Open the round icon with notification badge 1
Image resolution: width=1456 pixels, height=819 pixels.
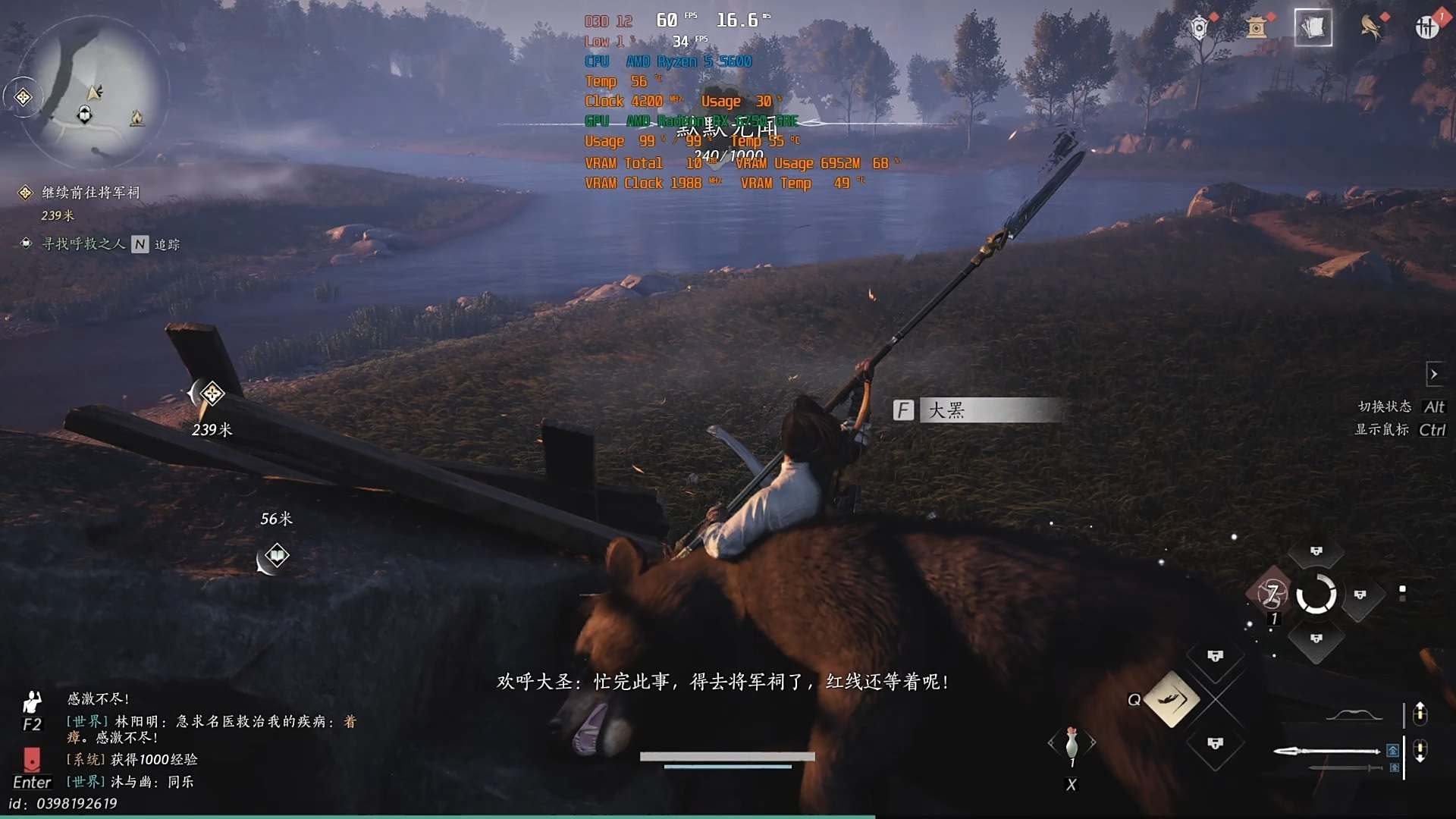(1426, 28)
